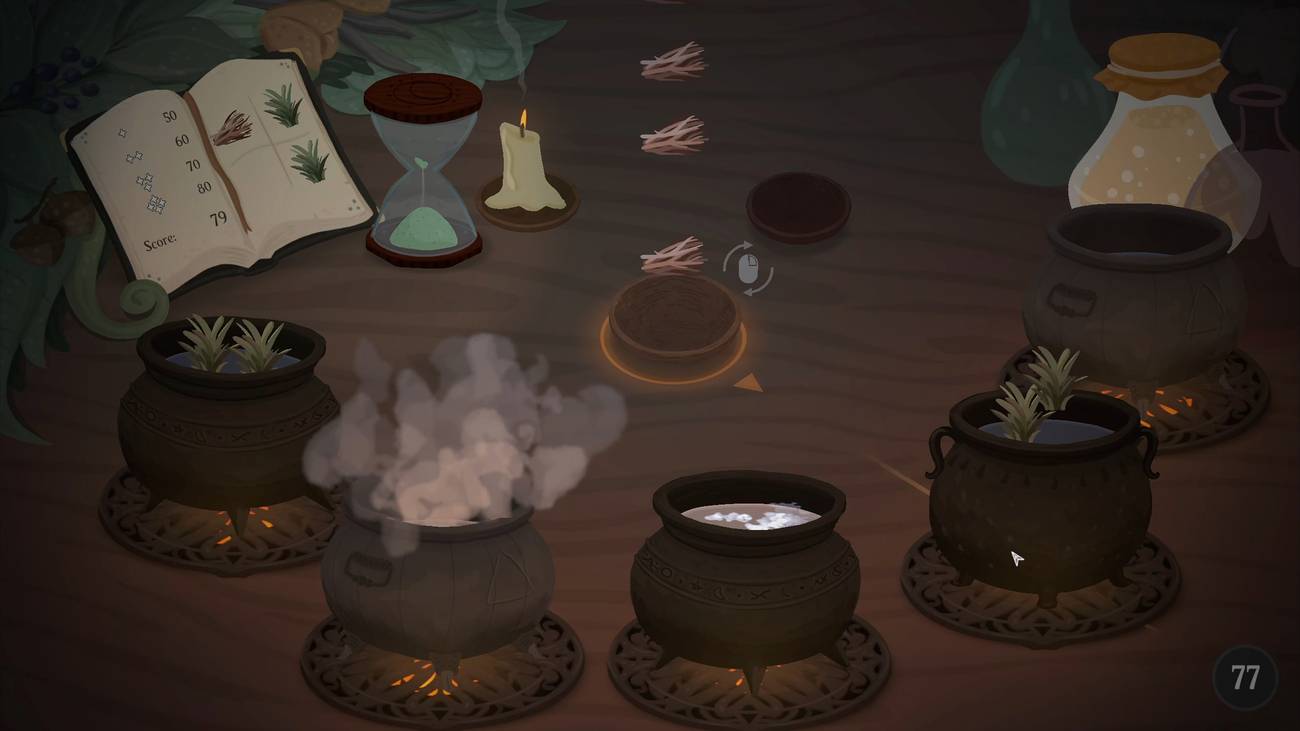Click the score 77 counter at bottom right
Viewport: 1300px width, 731px height.
point(1243,680)
